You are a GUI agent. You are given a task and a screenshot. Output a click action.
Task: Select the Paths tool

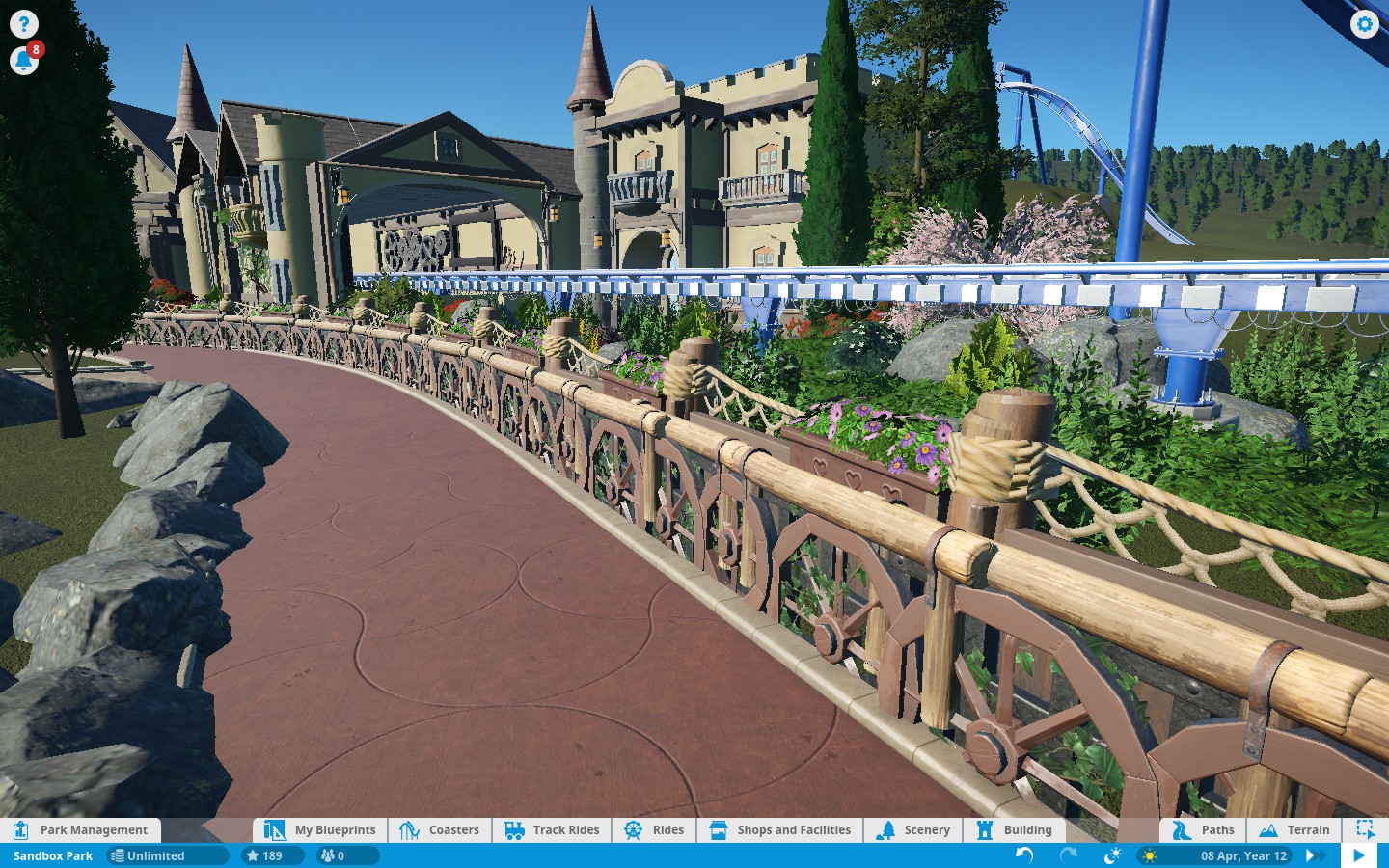[1203, 829]
